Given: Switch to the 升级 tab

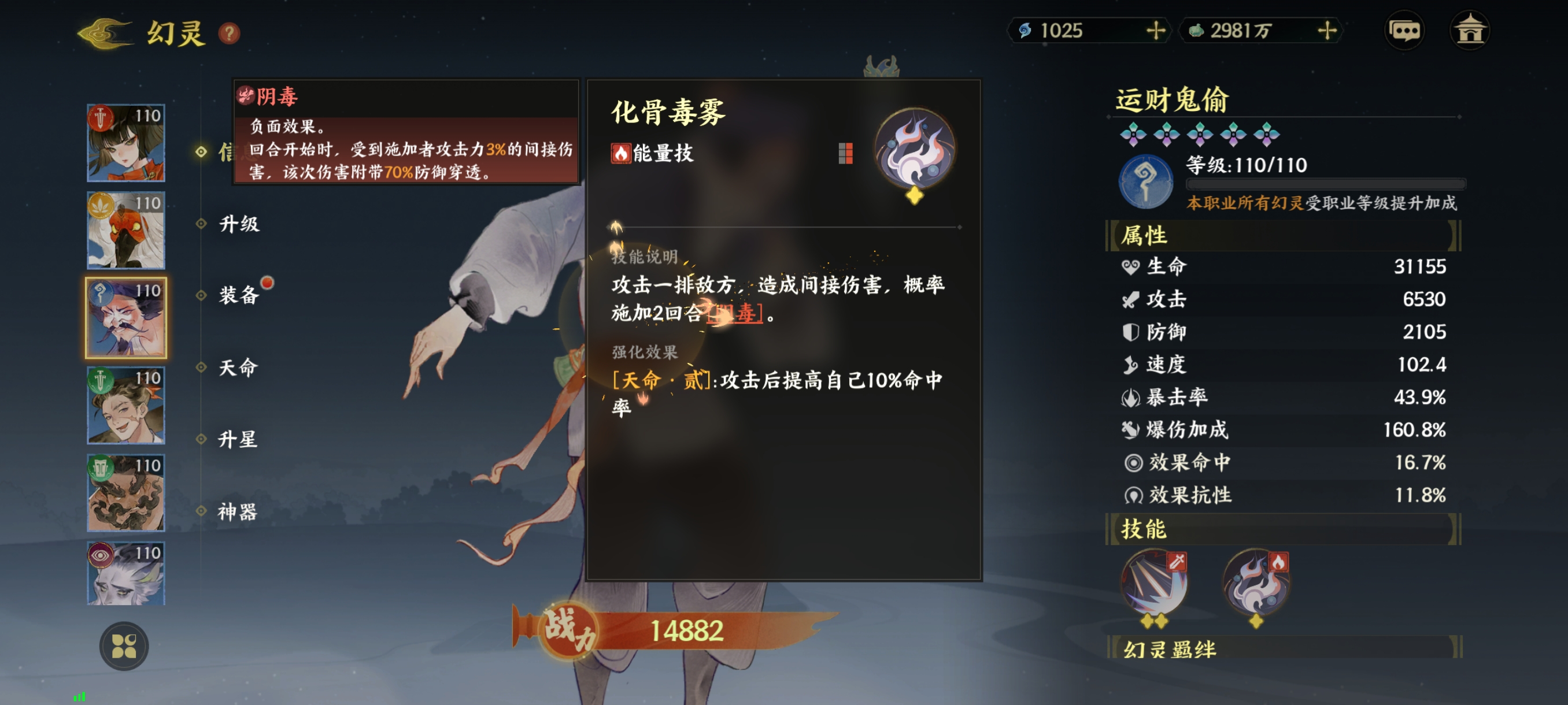Looking at the screenshot, I should [x=239, y=224].
